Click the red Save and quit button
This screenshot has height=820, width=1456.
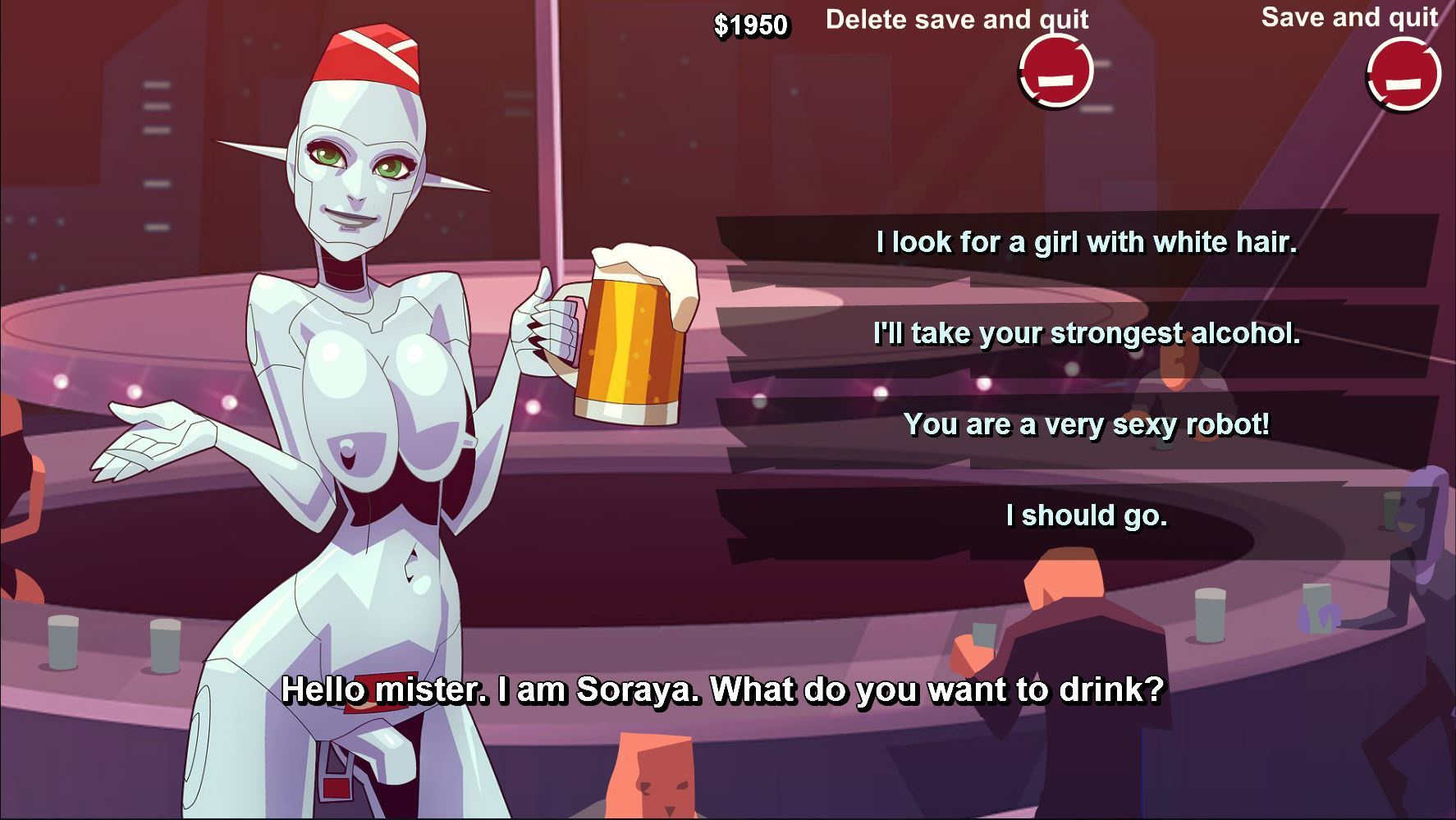pyautogui.click(x=1403, y=75)
